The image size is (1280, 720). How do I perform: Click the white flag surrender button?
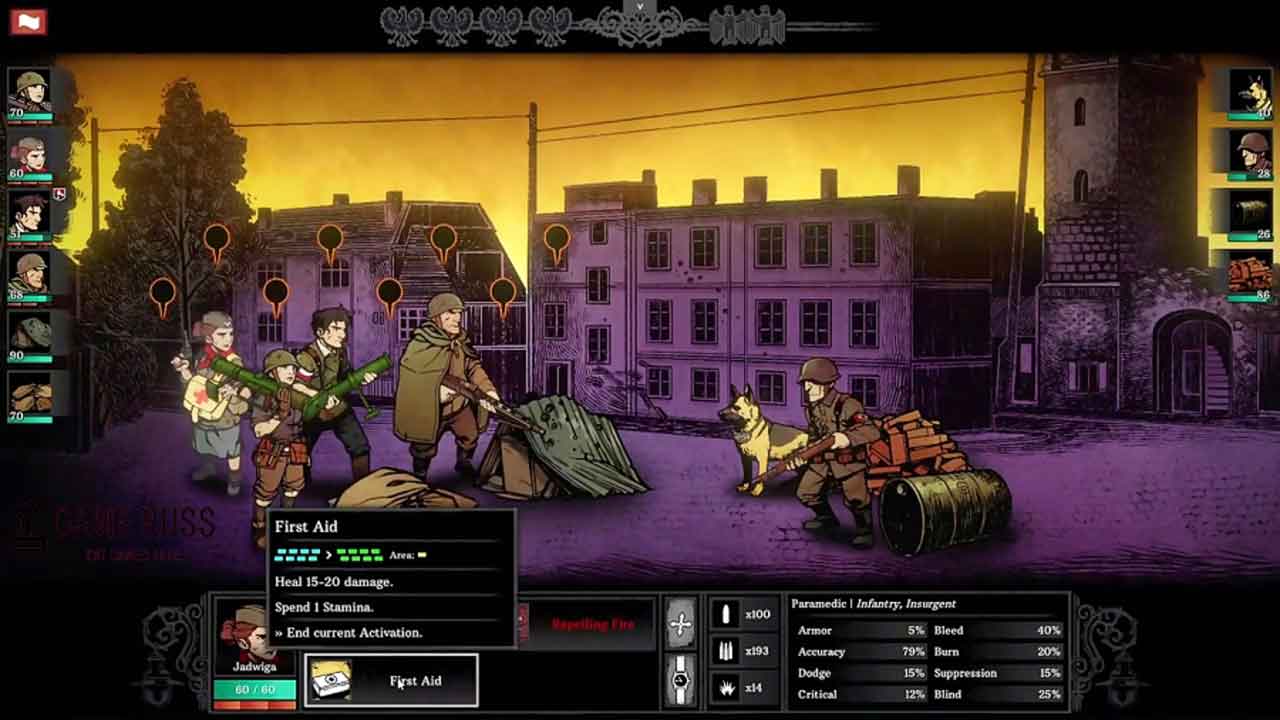pyautogui.click(x=28, y=22)
